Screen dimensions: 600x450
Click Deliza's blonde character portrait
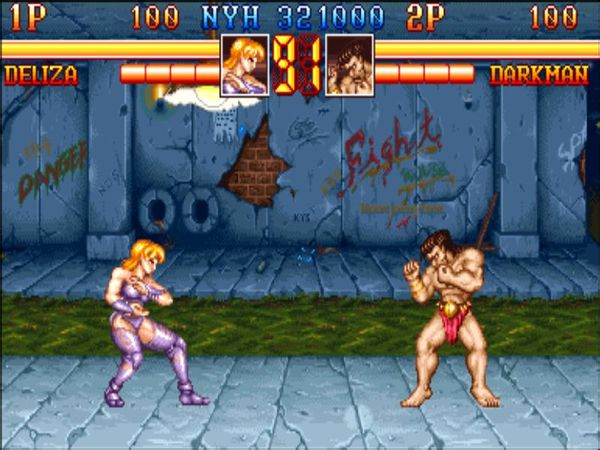(244, 65)
